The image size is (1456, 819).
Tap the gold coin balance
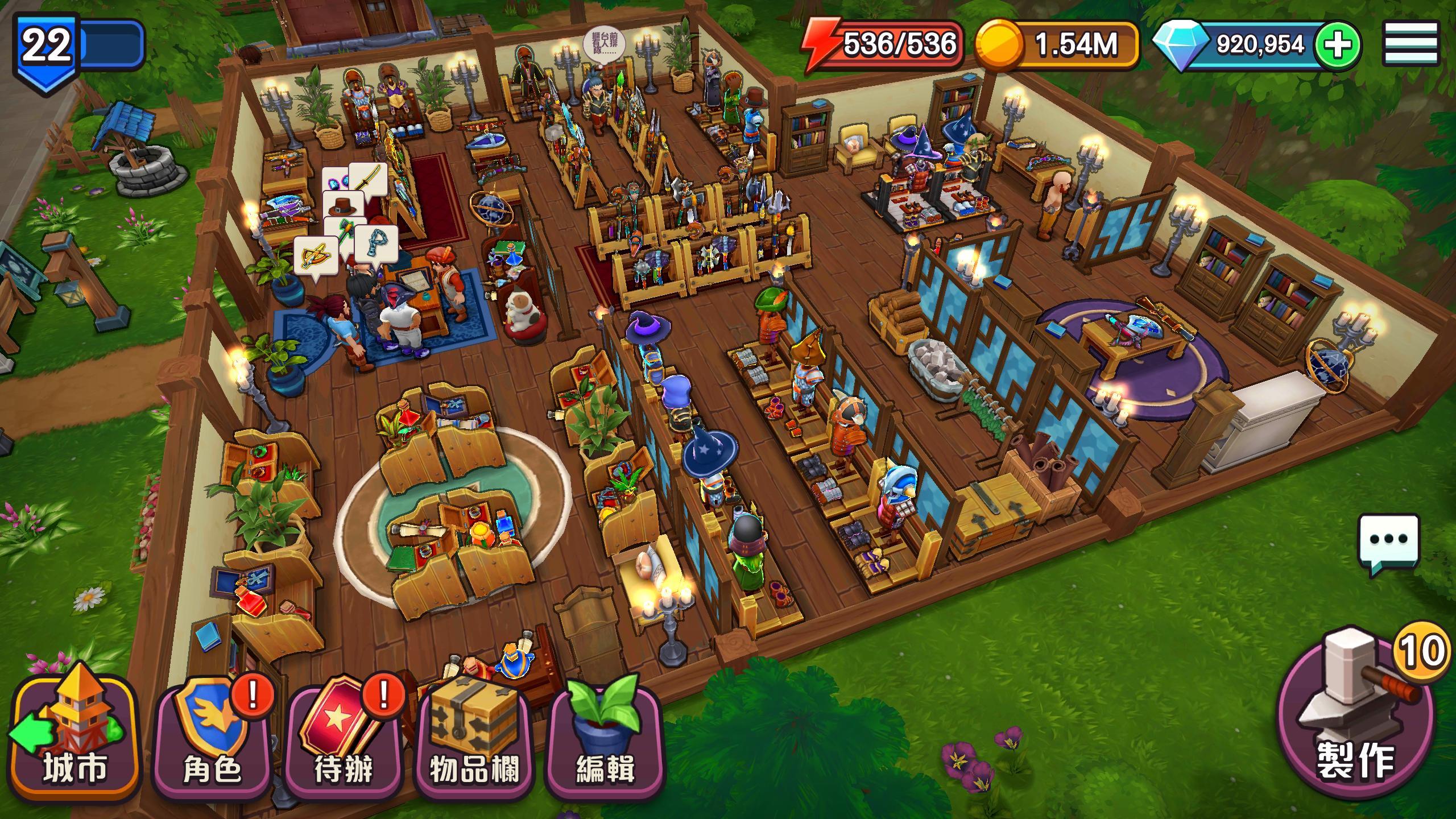(x=1058, y=44)
